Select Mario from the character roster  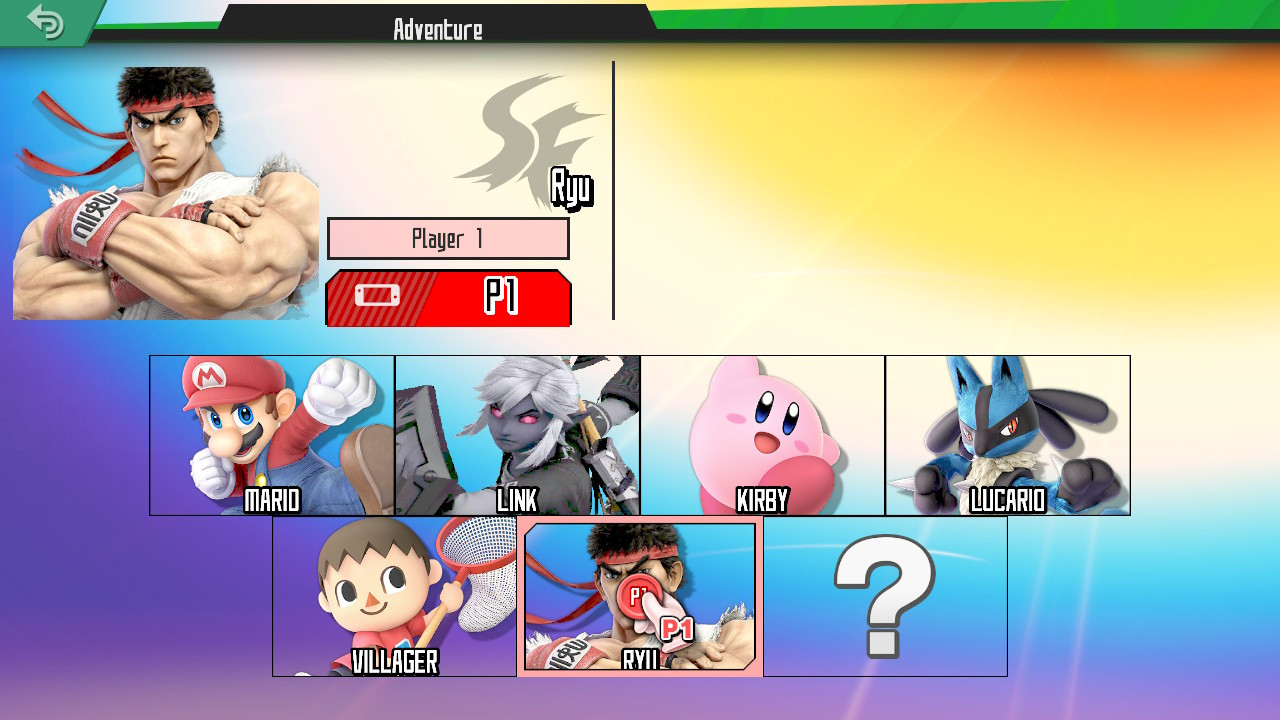point(271,433)
